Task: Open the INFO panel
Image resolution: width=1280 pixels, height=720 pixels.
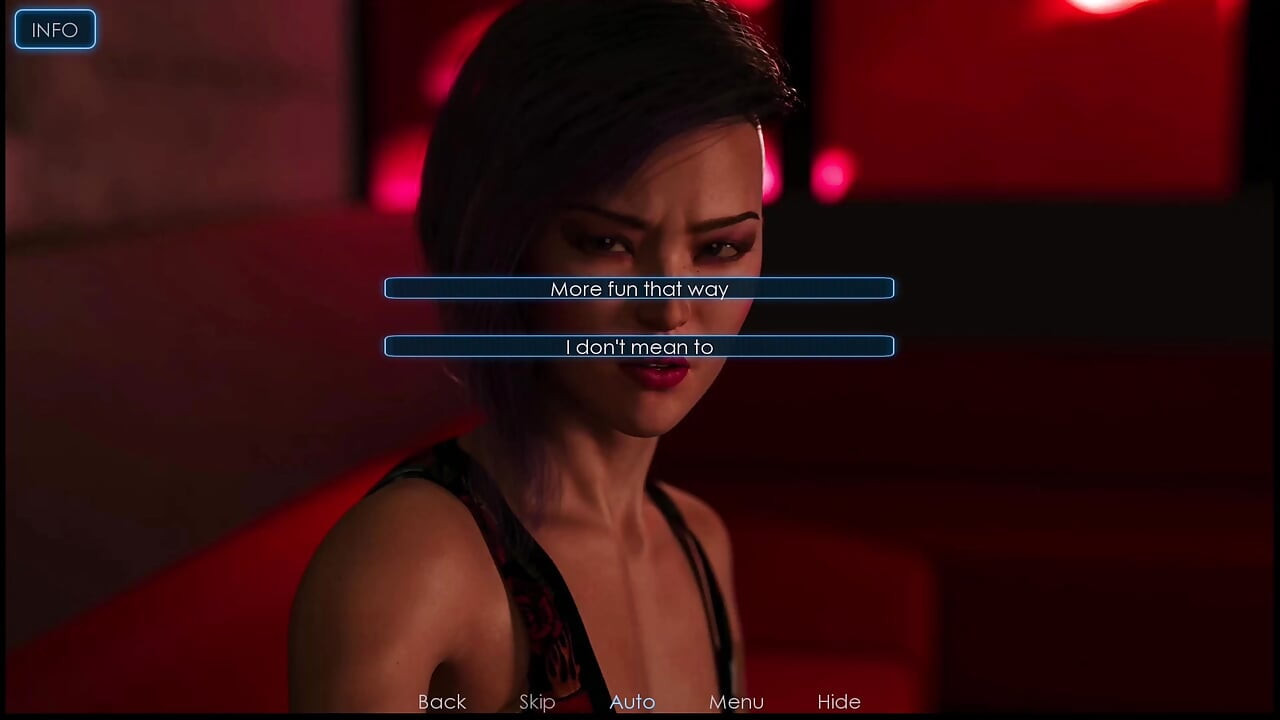Action: pyautogui.click(x=55, y=30)
